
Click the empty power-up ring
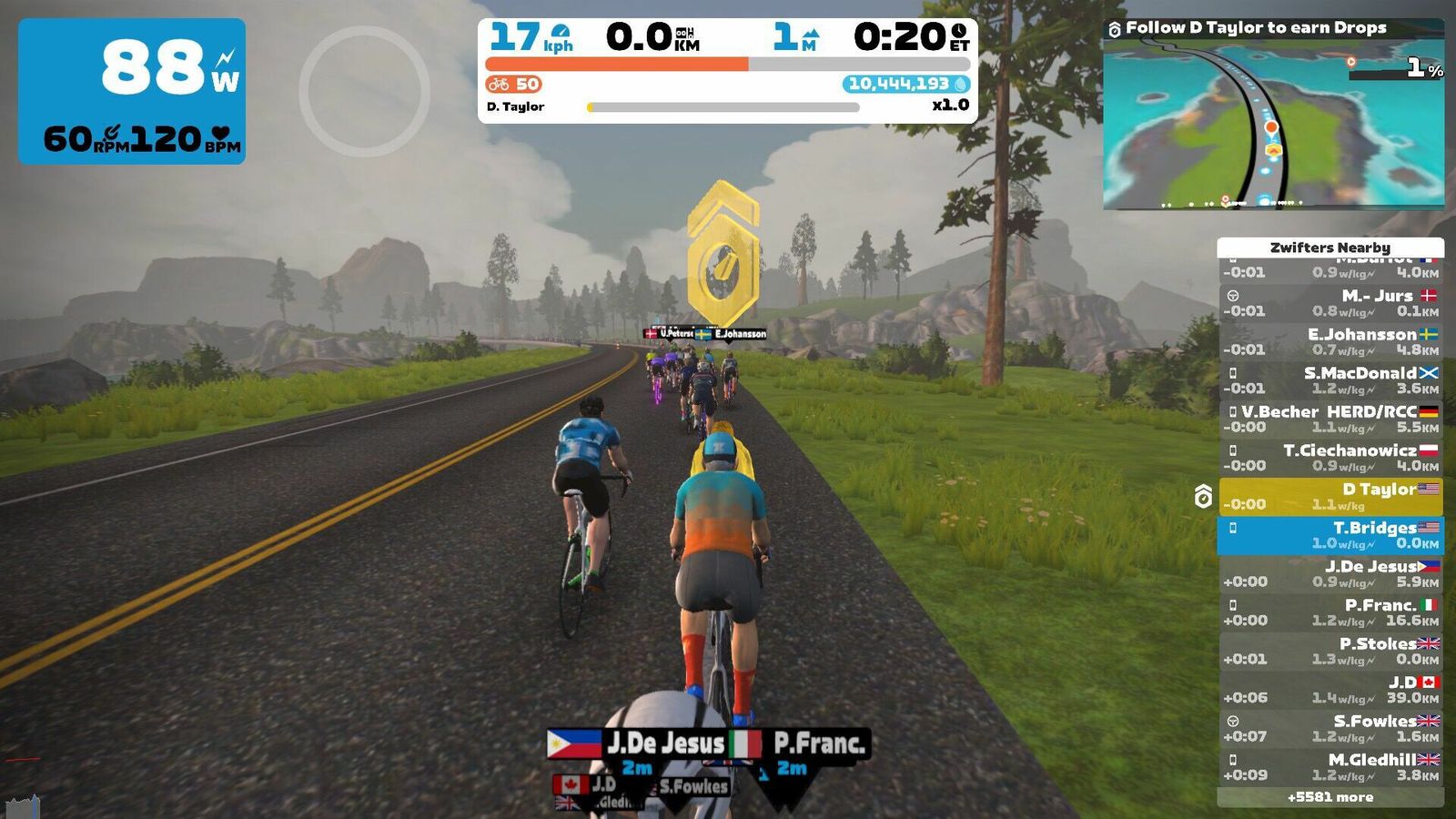(x=364, y=91)
